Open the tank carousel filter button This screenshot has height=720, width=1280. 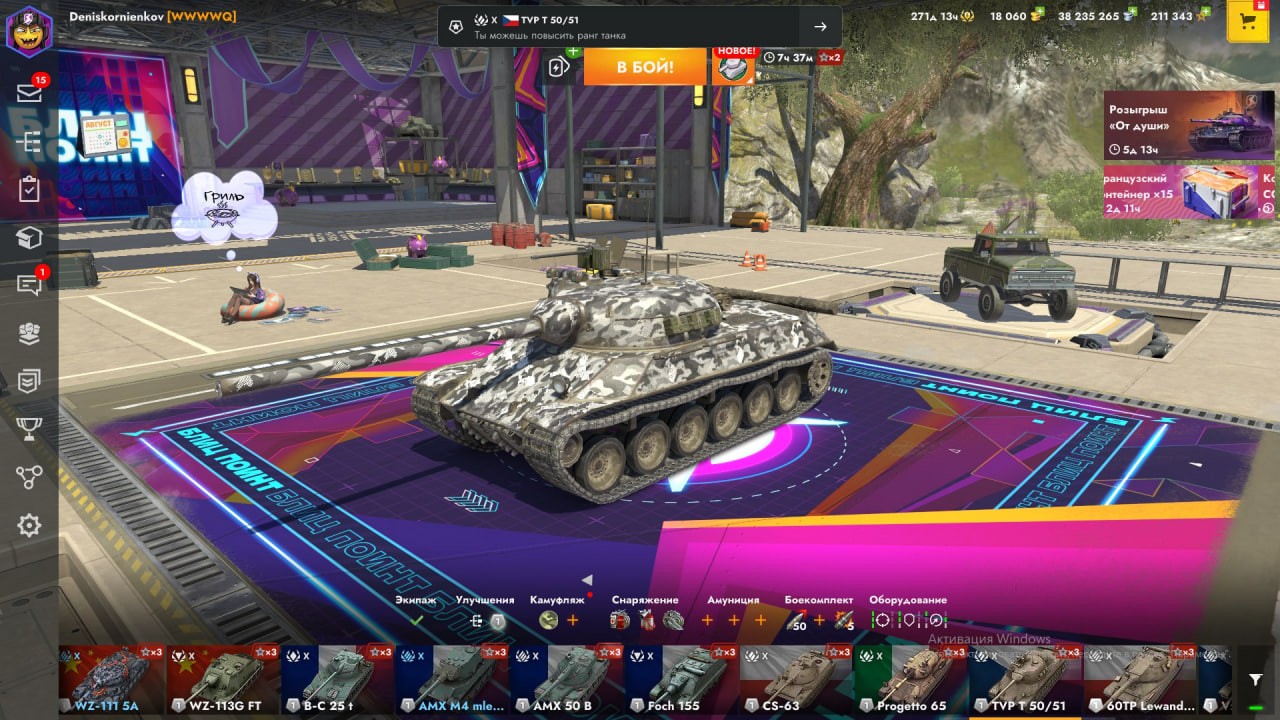pyautogui.click(x=1256, y=680)
